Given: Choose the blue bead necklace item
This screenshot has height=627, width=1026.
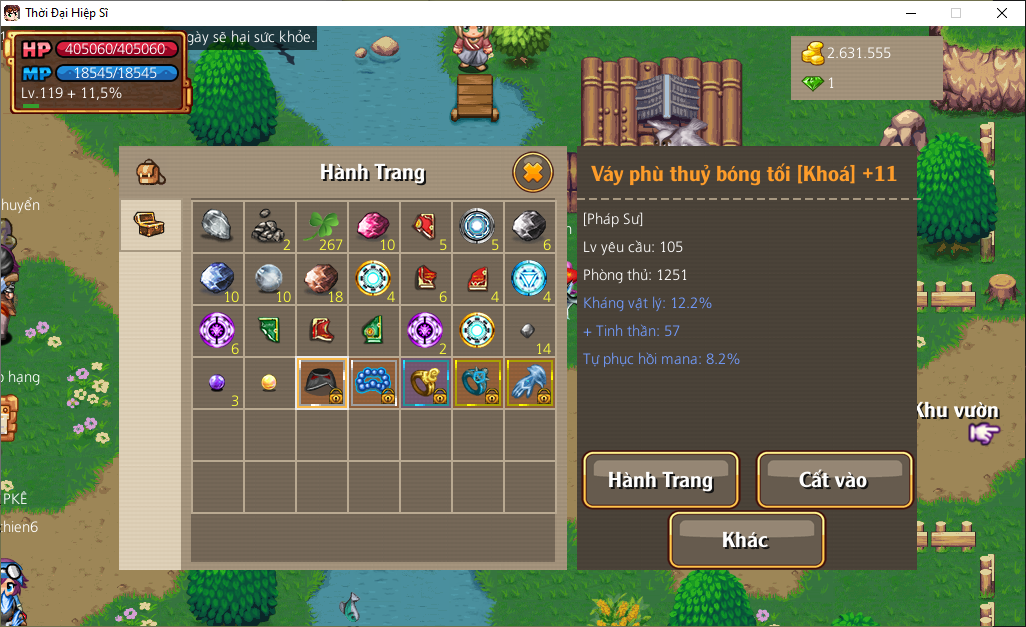Looking at the screenshot, I should pyautogui.click(x=374, y=383).
